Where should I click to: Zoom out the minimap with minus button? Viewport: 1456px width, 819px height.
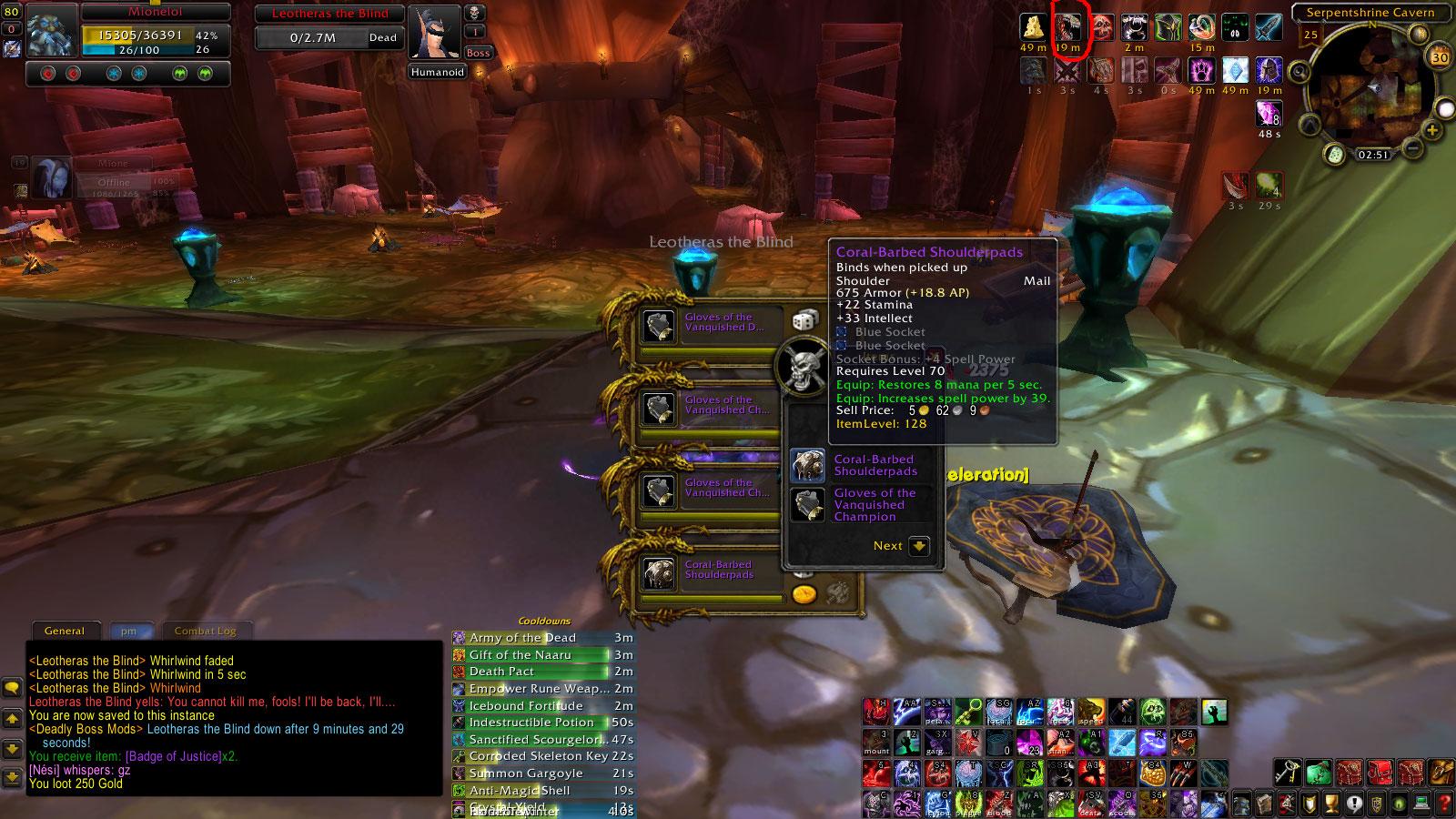click(1411, 147)
